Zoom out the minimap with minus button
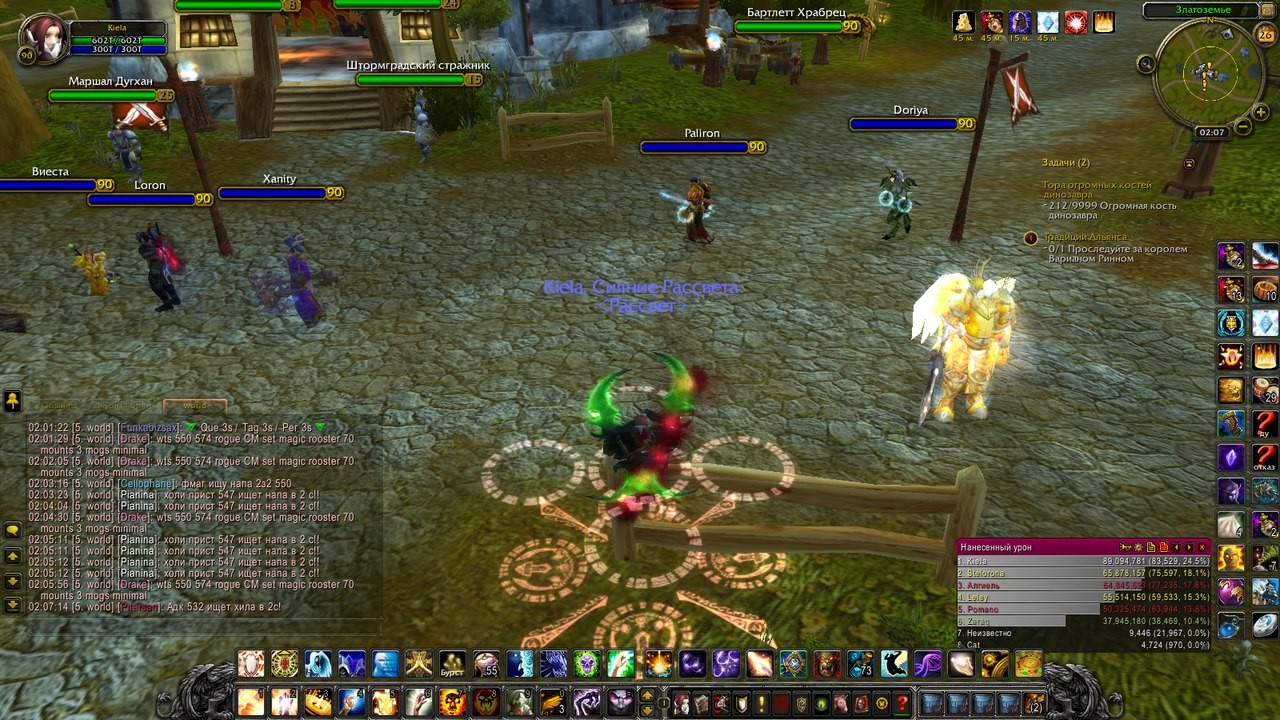The image size is (1280, 720). (1244, 127)
